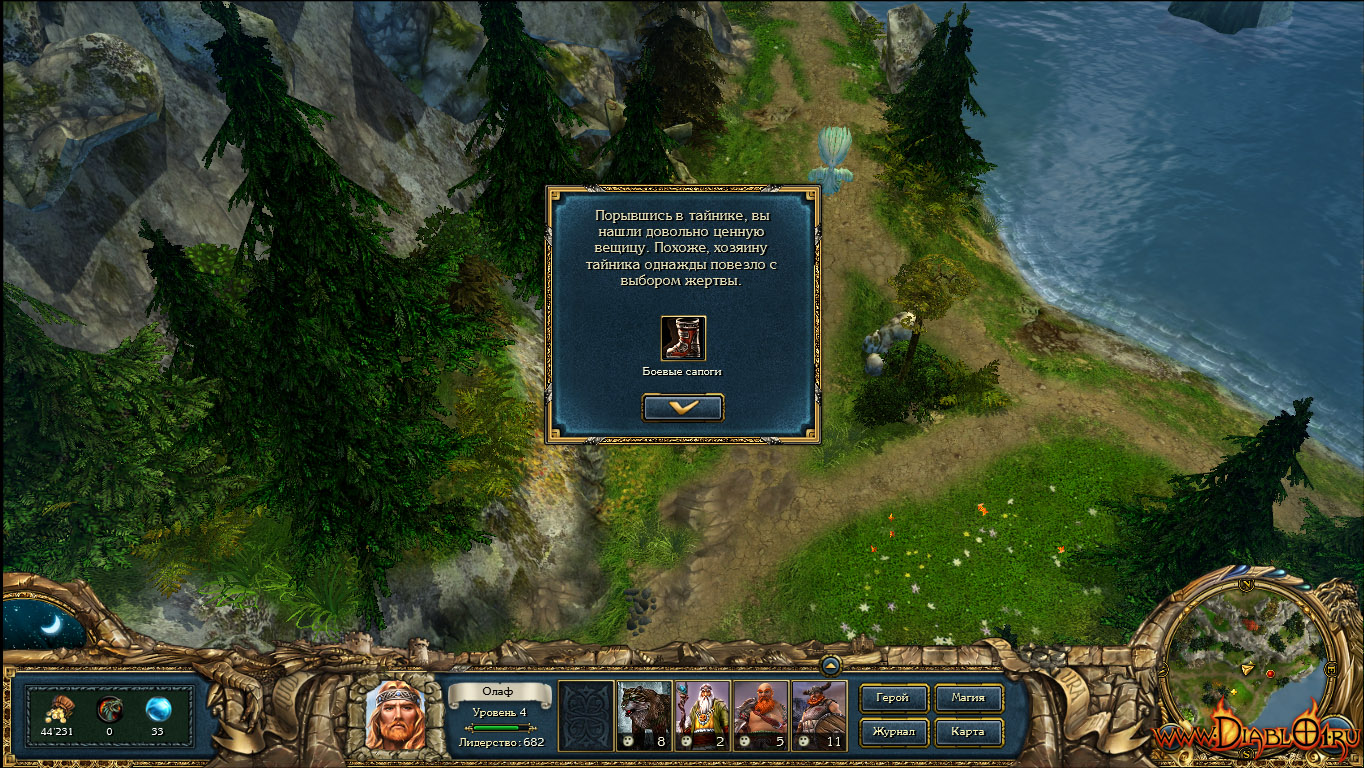Viewport: 1364px width, 768px height.
Task: Open the Герой hero screen
Action: click(893, 698)
